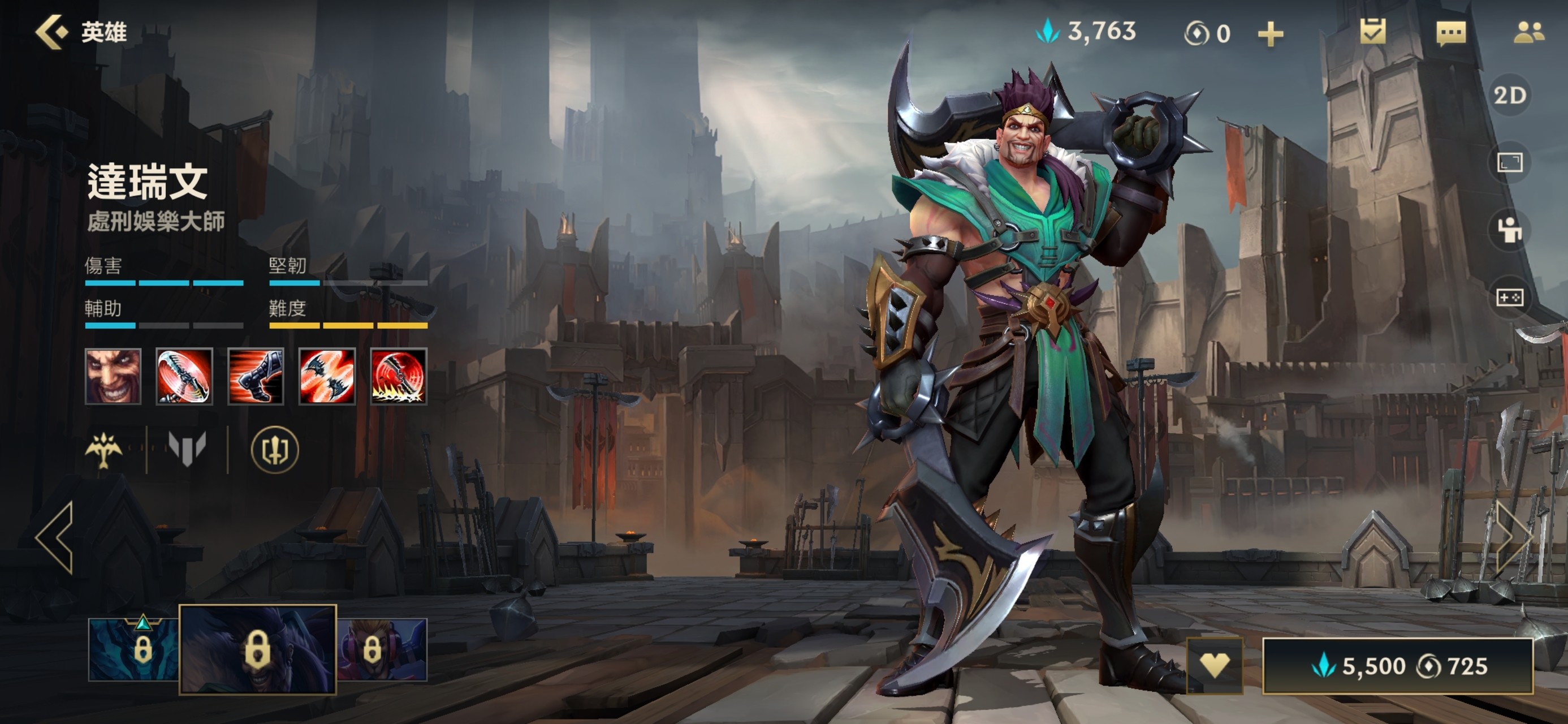Toggle fullscreen champion view
The width and height of the screenshot is (1568, 724).
(1510, 162)
